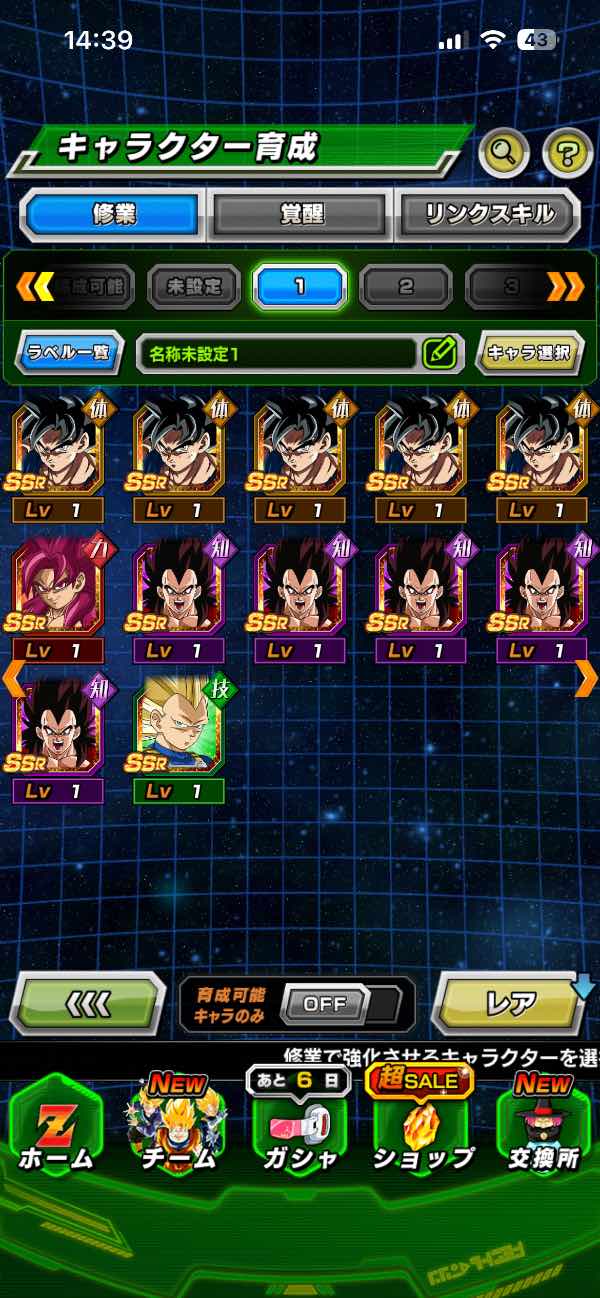Screen dimensions: 600x1298
Task: Switch to the 覚醒 tab
Action: pyautogui.click(x=300, y=215)
